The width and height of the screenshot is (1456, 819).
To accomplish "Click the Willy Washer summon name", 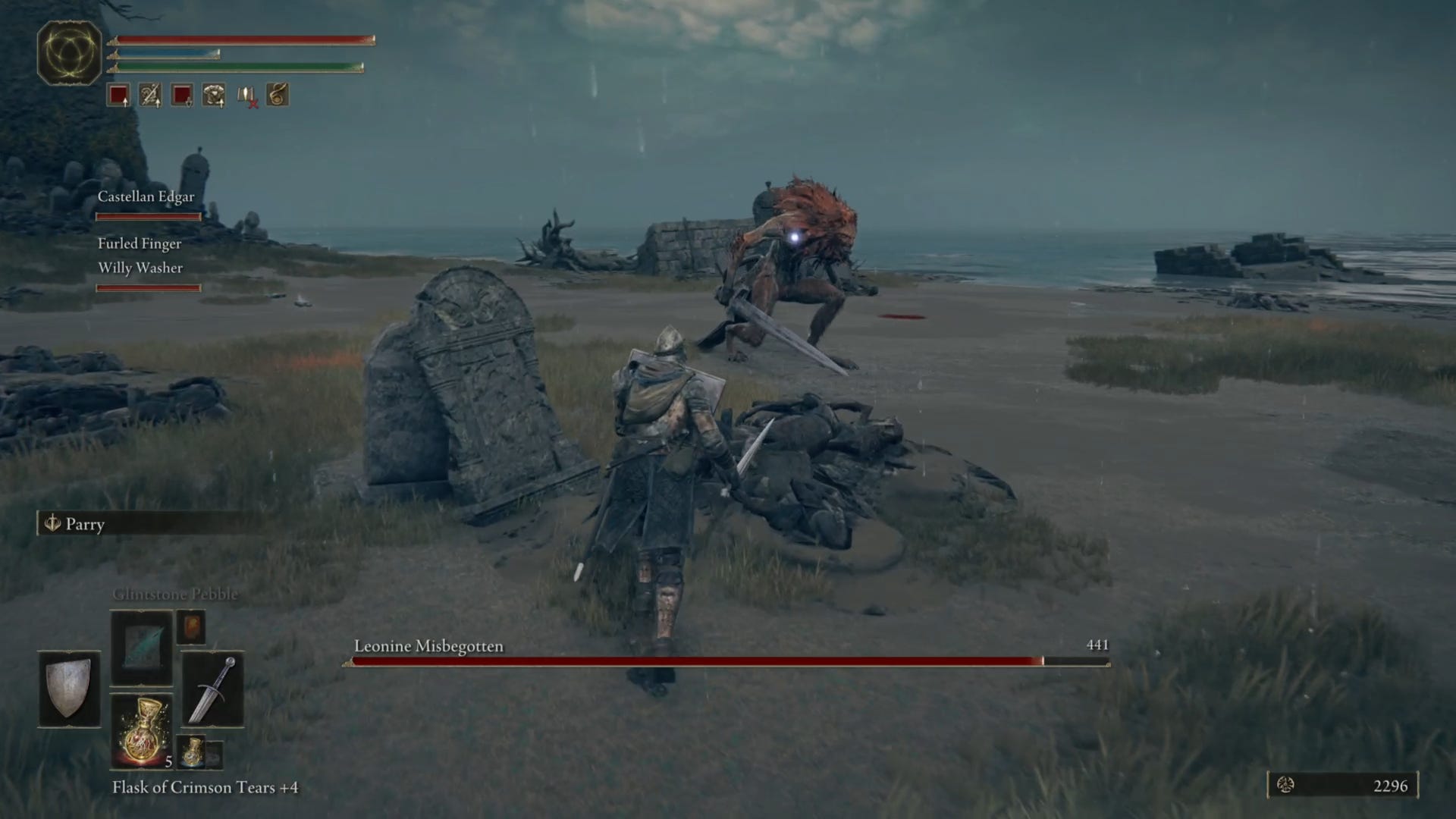I will 140,268.
